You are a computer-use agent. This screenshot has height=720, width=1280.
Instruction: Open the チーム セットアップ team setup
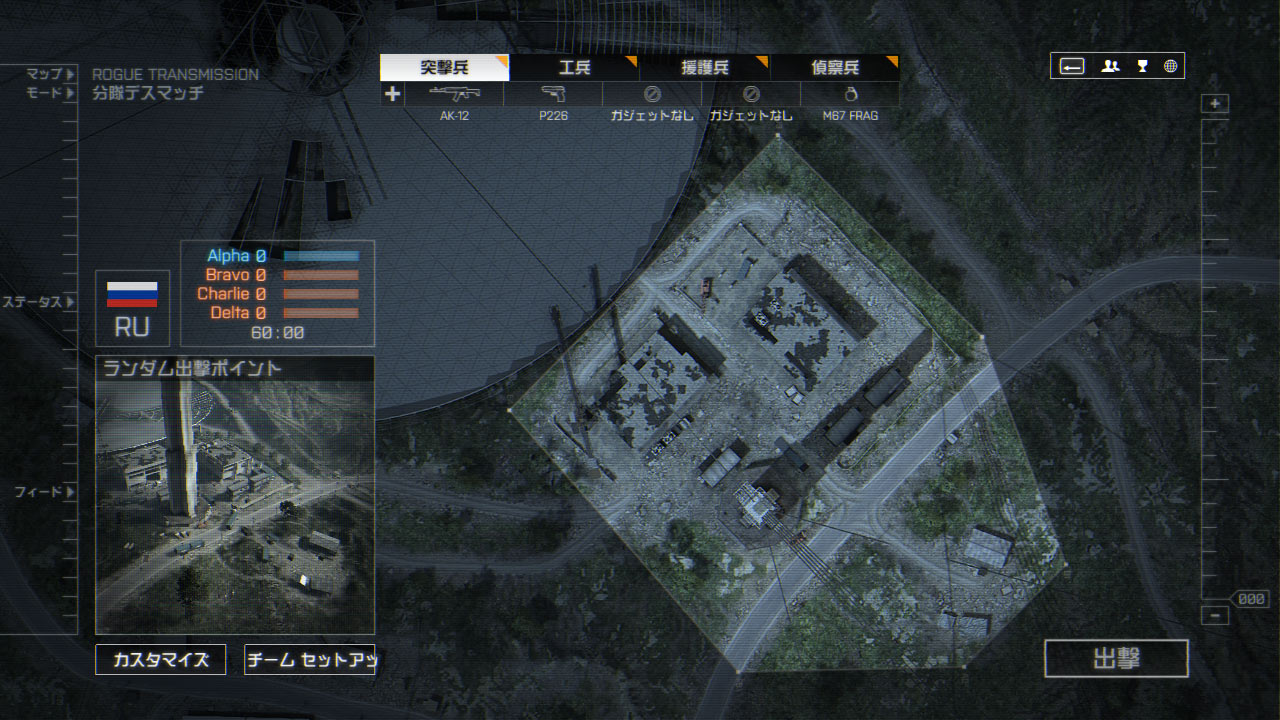(309, 660)
